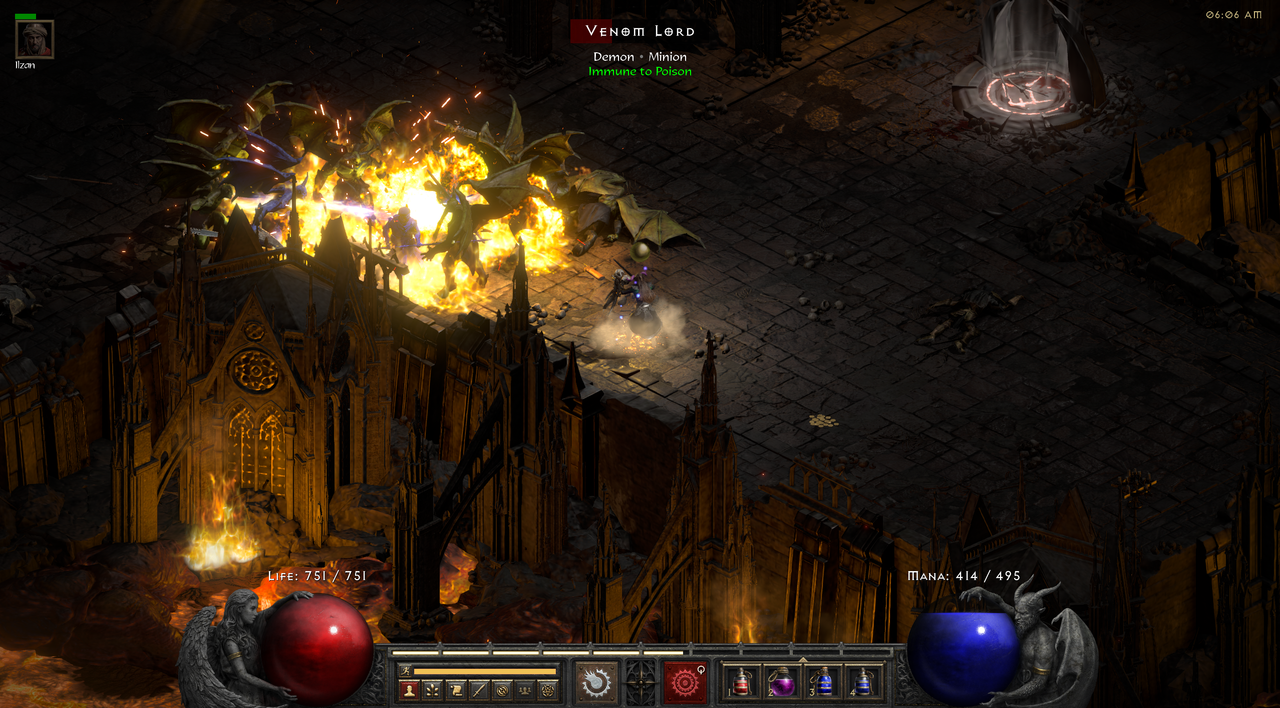Image resolution: width=1280 pixels, height=708 pixels.
Task: Click the mercenary portrait of Ilzan
Action: 35,40
